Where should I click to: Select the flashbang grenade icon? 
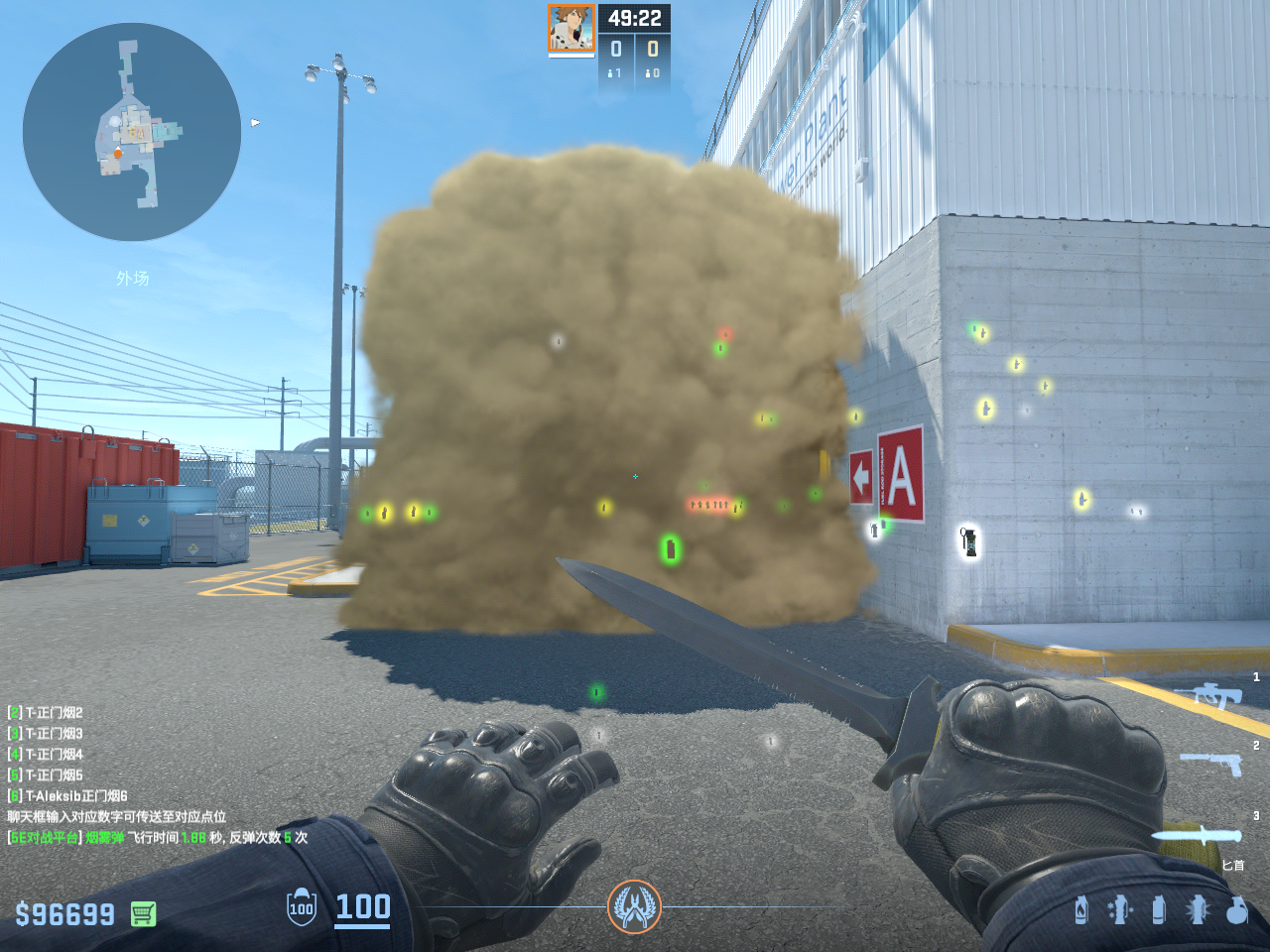point(1120,909)
